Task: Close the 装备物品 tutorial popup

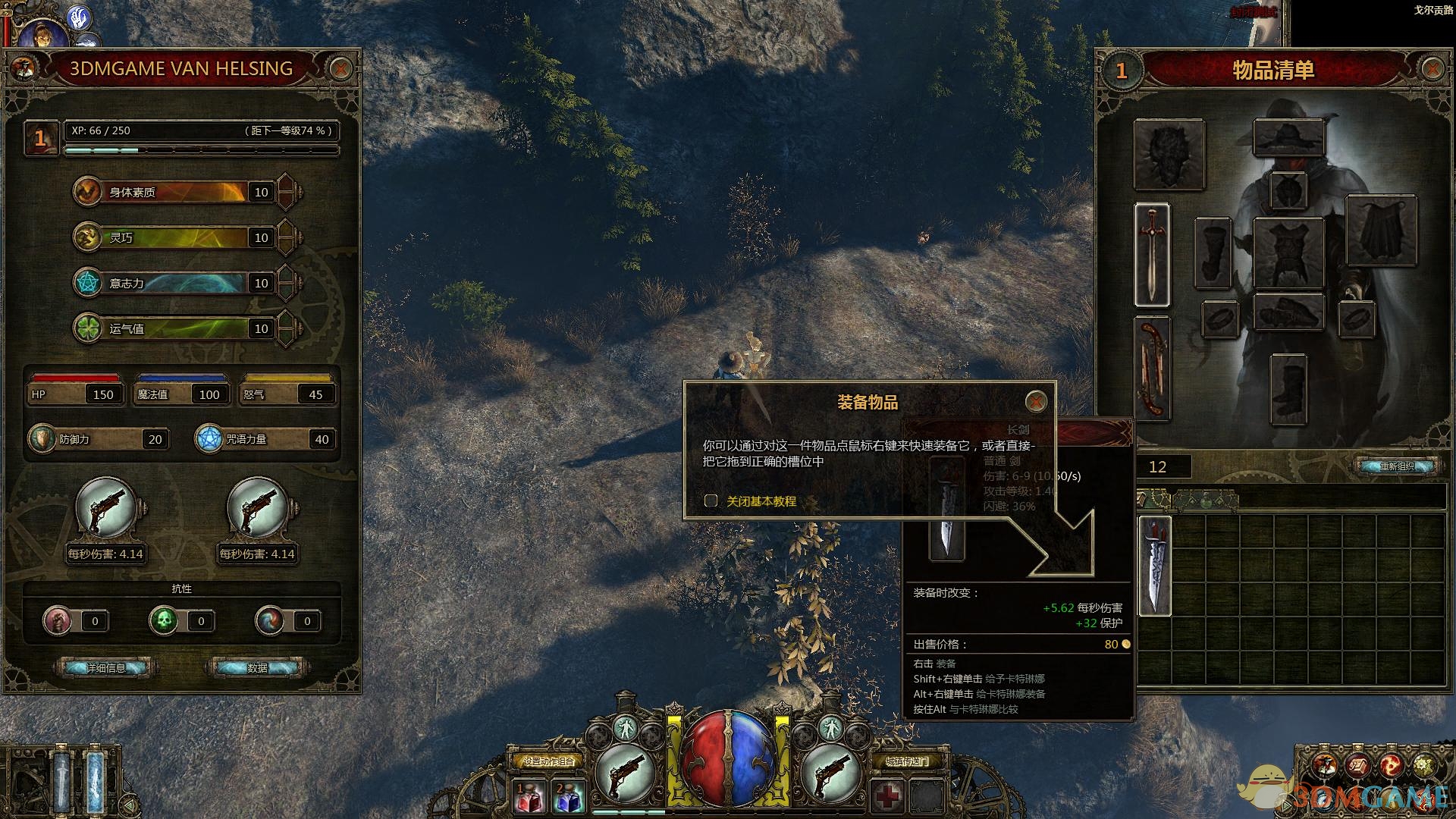Action: [x=1036, y=401]
